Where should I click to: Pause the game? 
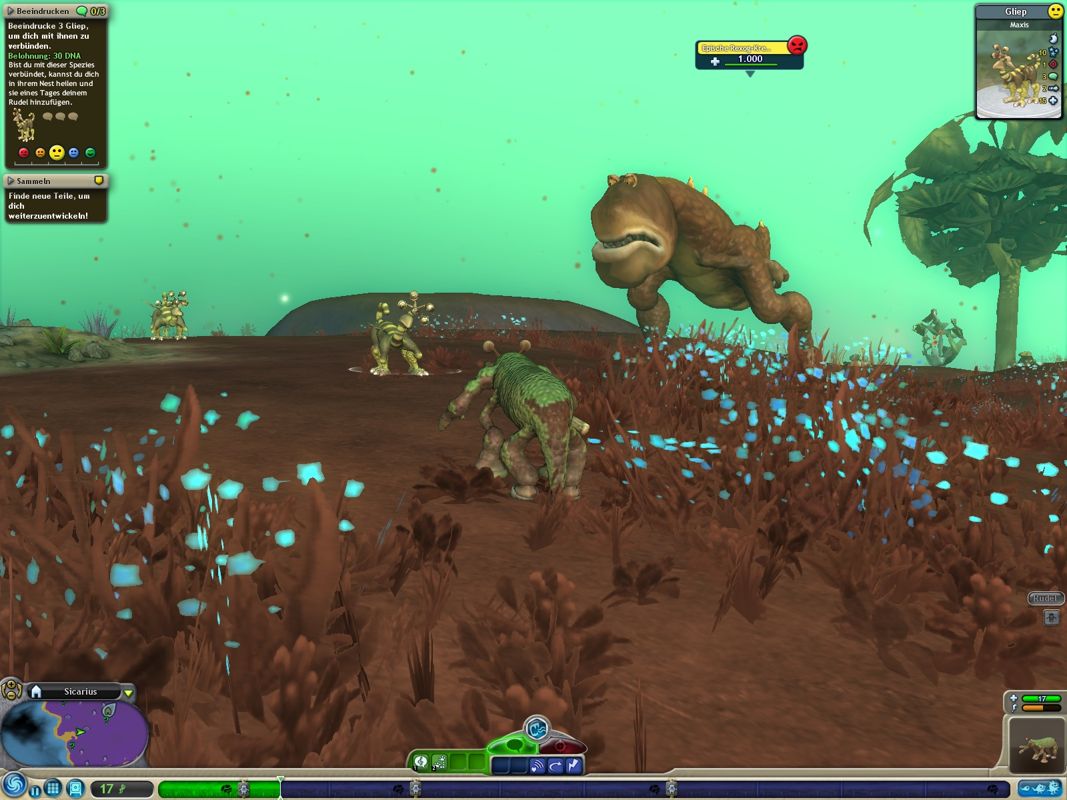pos(35,789)
